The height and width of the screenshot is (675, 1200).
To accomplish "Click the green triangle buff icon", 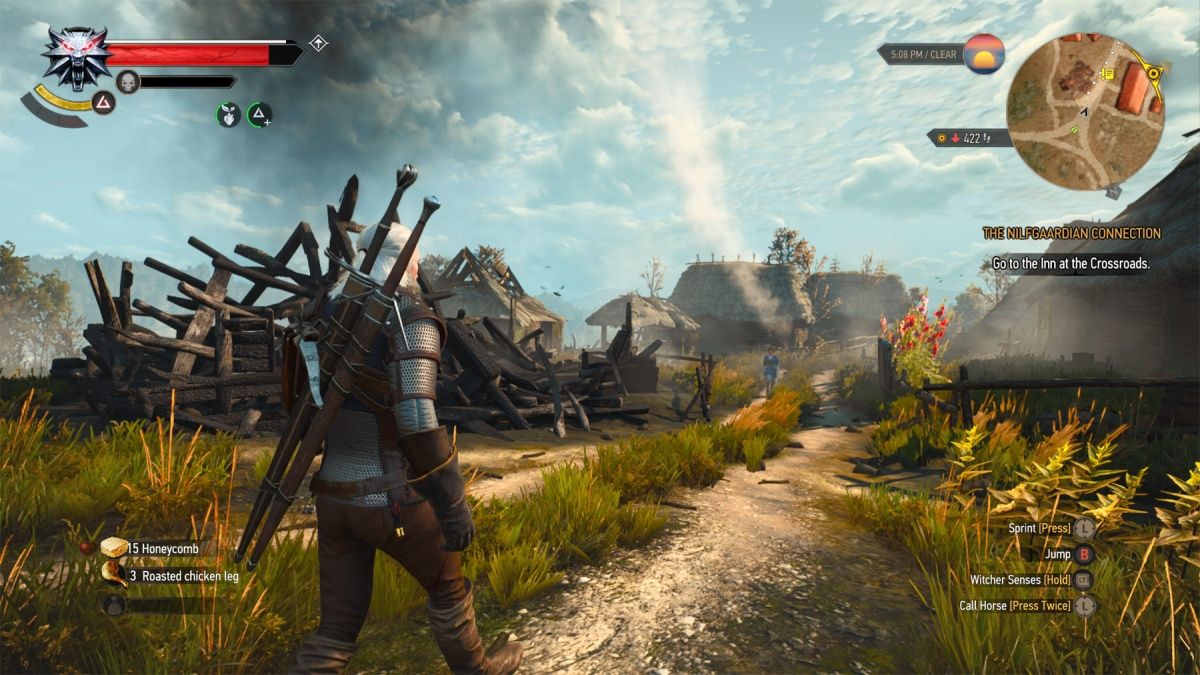I will [x=259, y=115].
